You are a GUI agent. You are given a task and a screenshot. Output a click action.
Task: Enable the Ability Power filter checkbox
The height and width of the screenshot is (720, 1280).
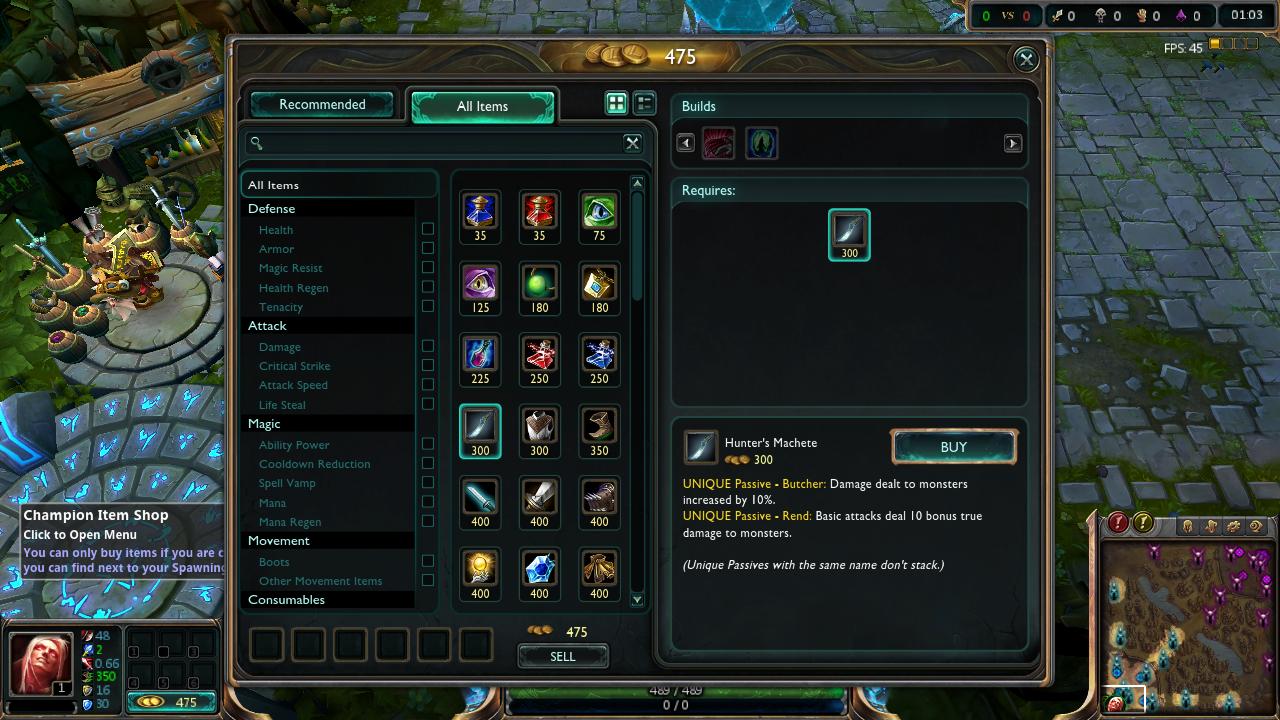428,444
